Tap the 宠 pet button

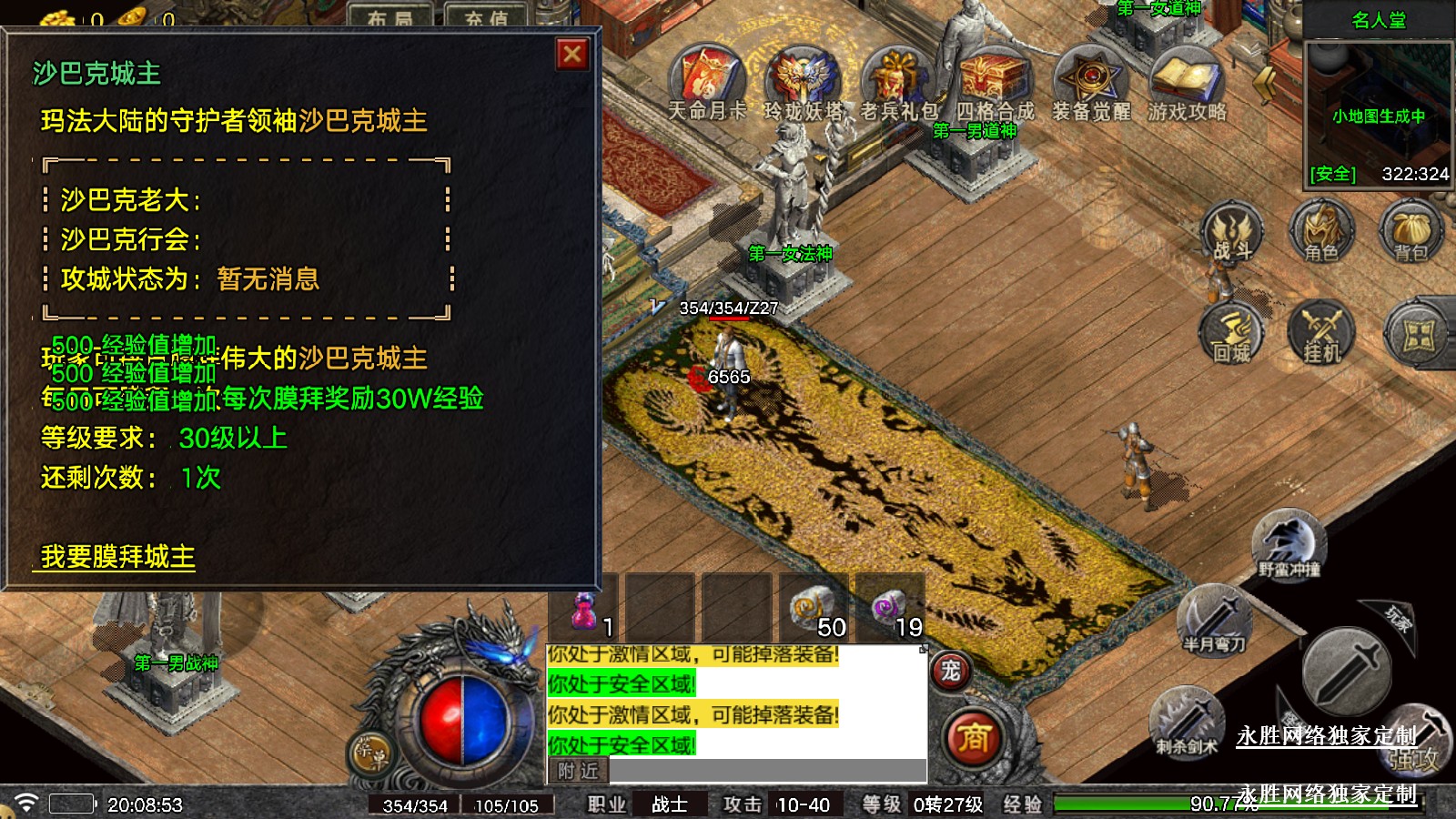[x=950, y=672]
